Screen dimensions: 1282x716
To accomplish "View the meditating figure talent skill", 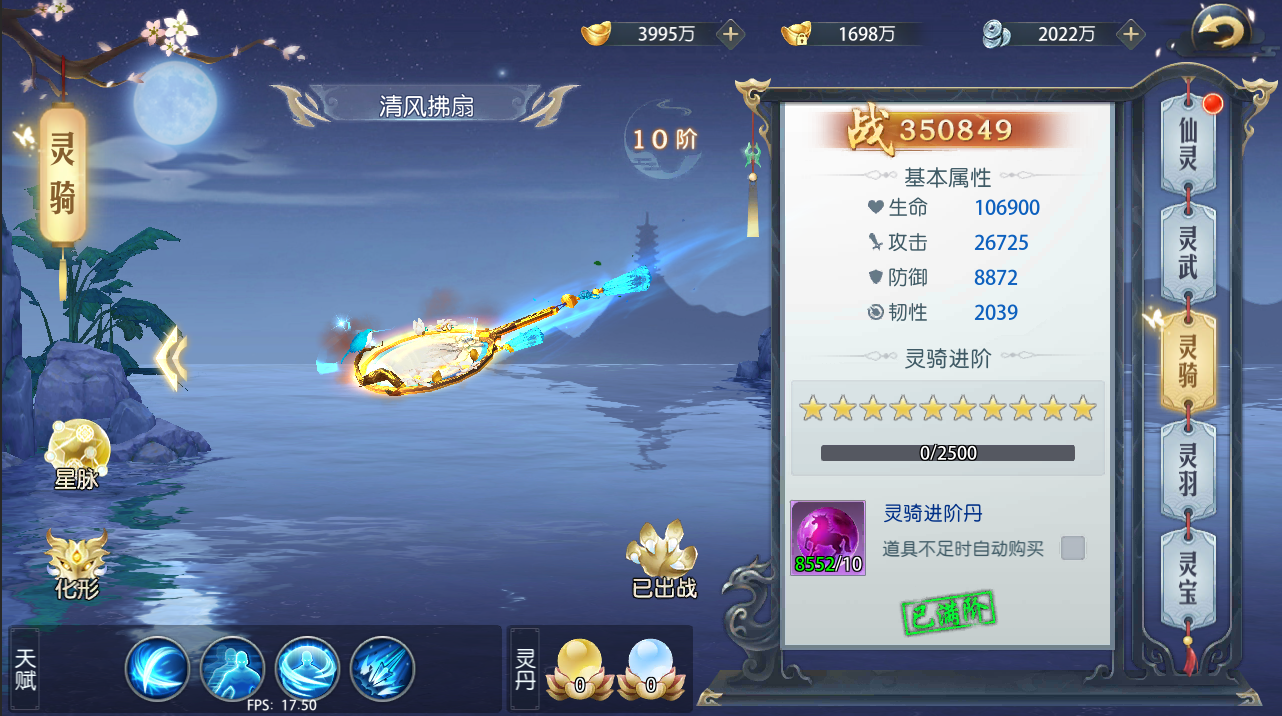I will click(308, 668).
